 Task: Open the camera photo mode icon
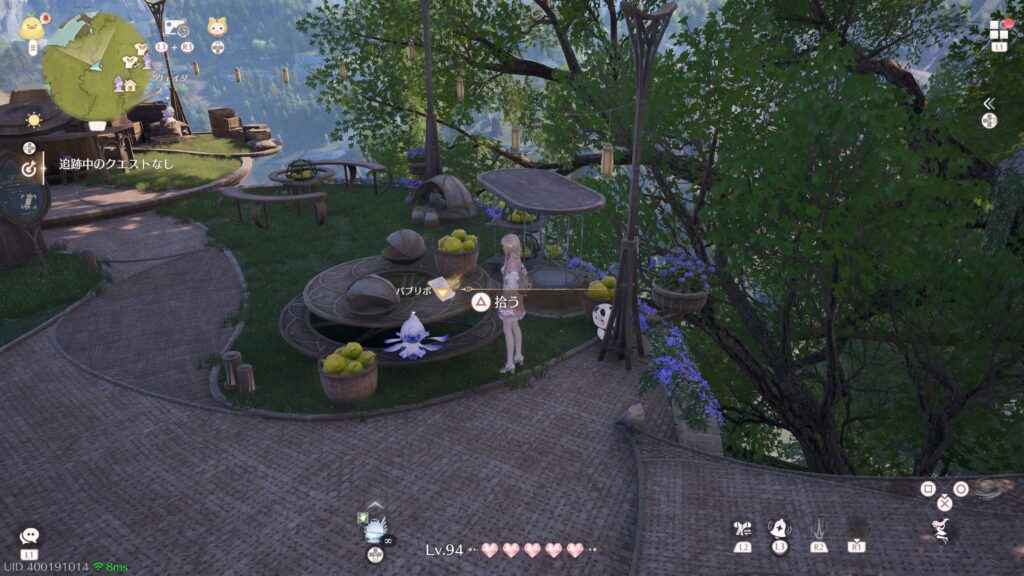pos(175,27)
